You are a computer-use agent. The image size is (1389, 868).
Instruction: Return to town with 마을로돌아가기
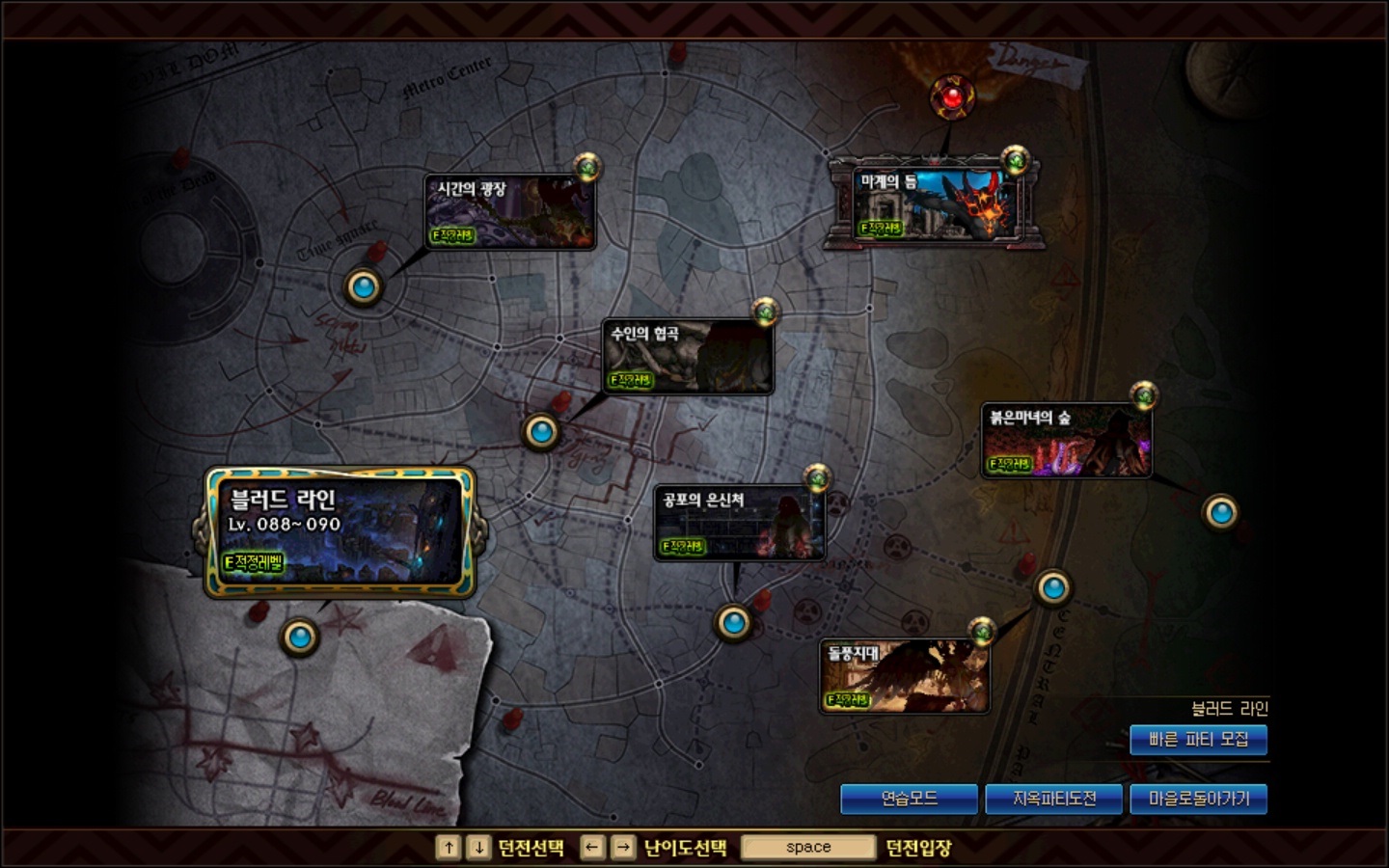[x=1198, y=799]
